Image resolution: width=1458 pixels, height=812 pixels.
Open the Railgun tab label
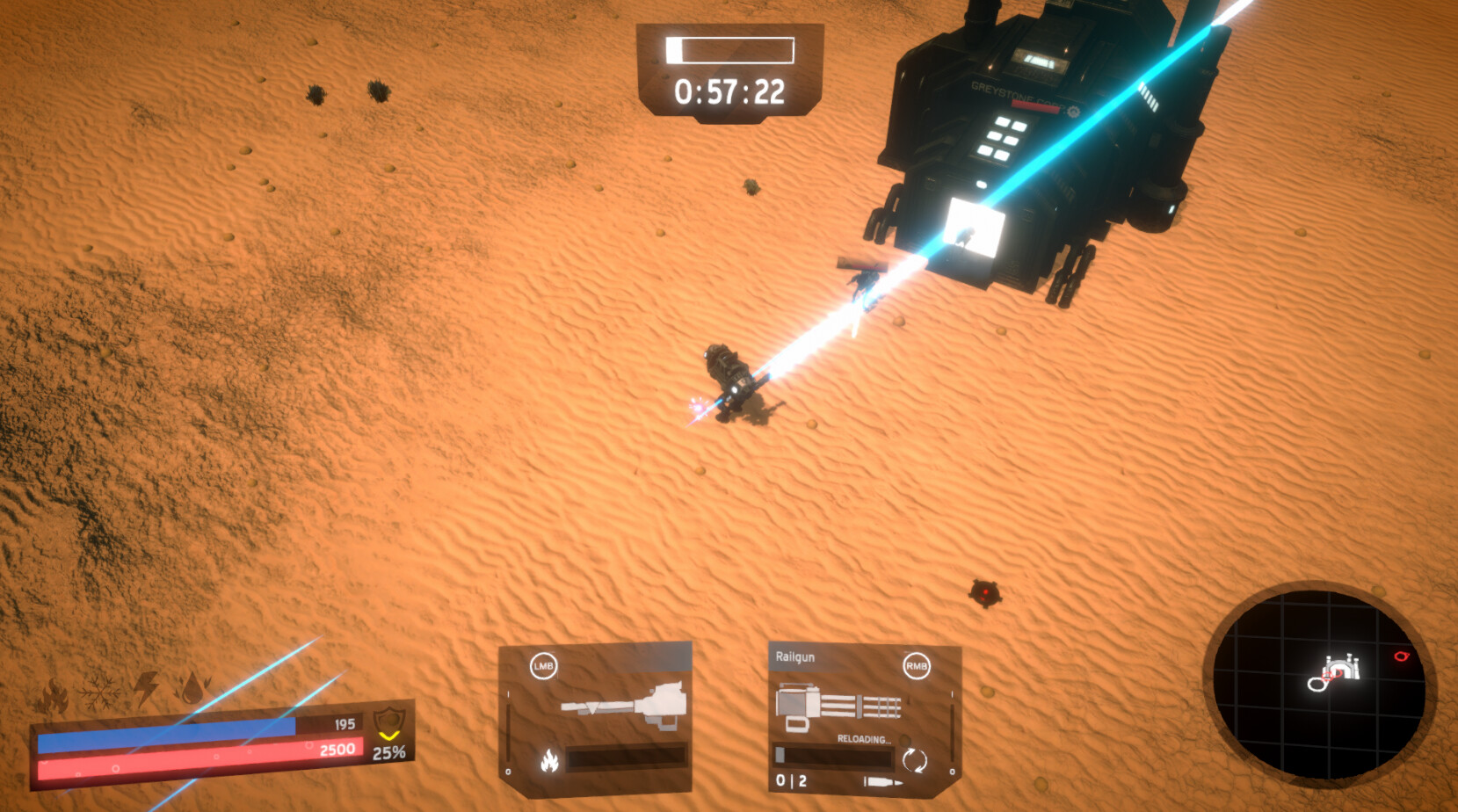[x=795, y=657]
